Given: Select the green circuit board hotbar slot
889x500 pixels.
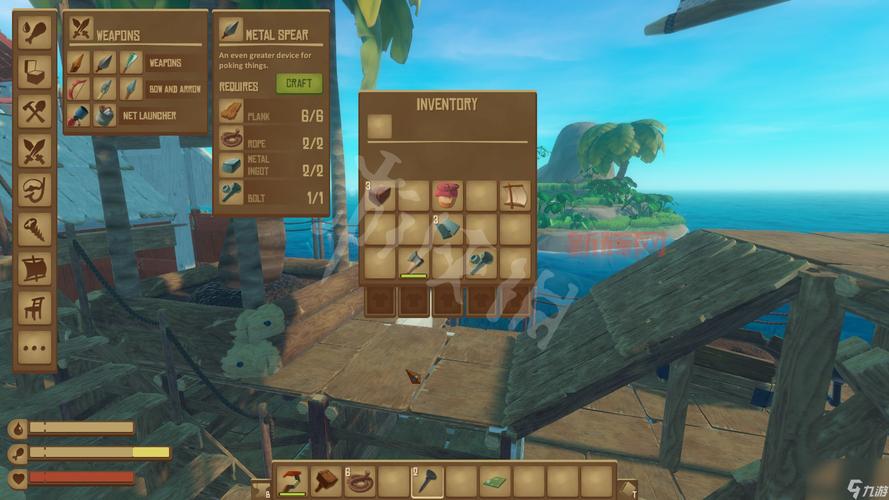Looking at the screenshot, I should pos(495,482).
